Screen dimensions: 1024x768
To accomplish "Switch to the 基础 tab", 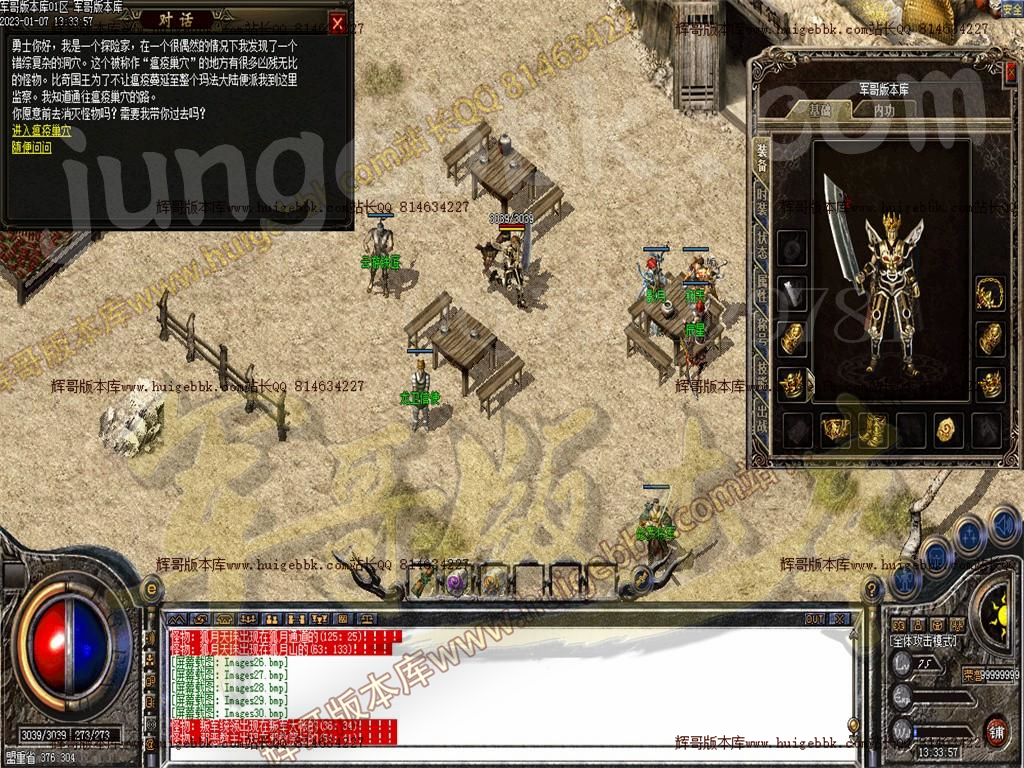I will pos(820,111).
